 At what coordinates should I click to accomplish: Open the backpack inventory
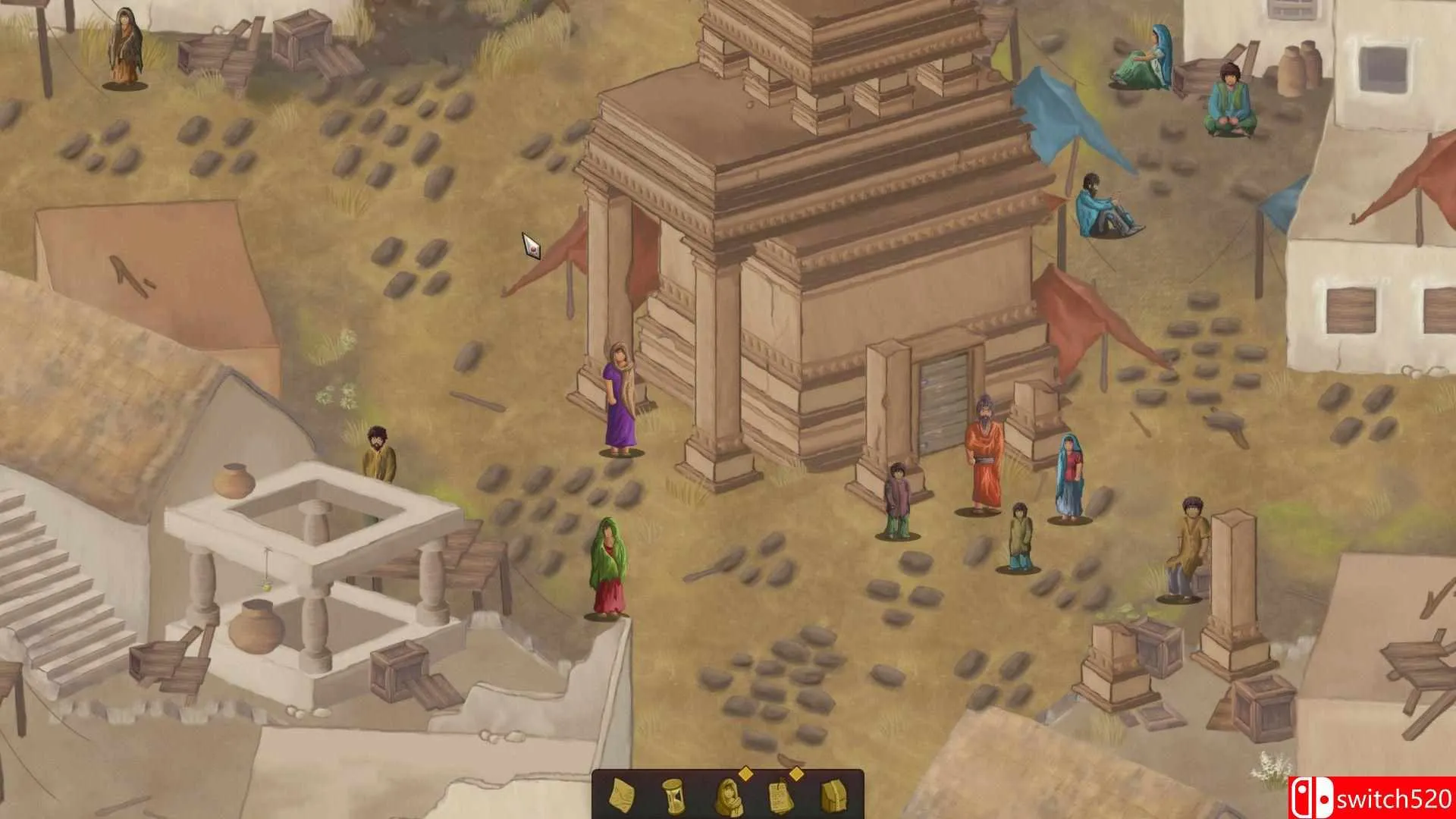coord(833,795)
